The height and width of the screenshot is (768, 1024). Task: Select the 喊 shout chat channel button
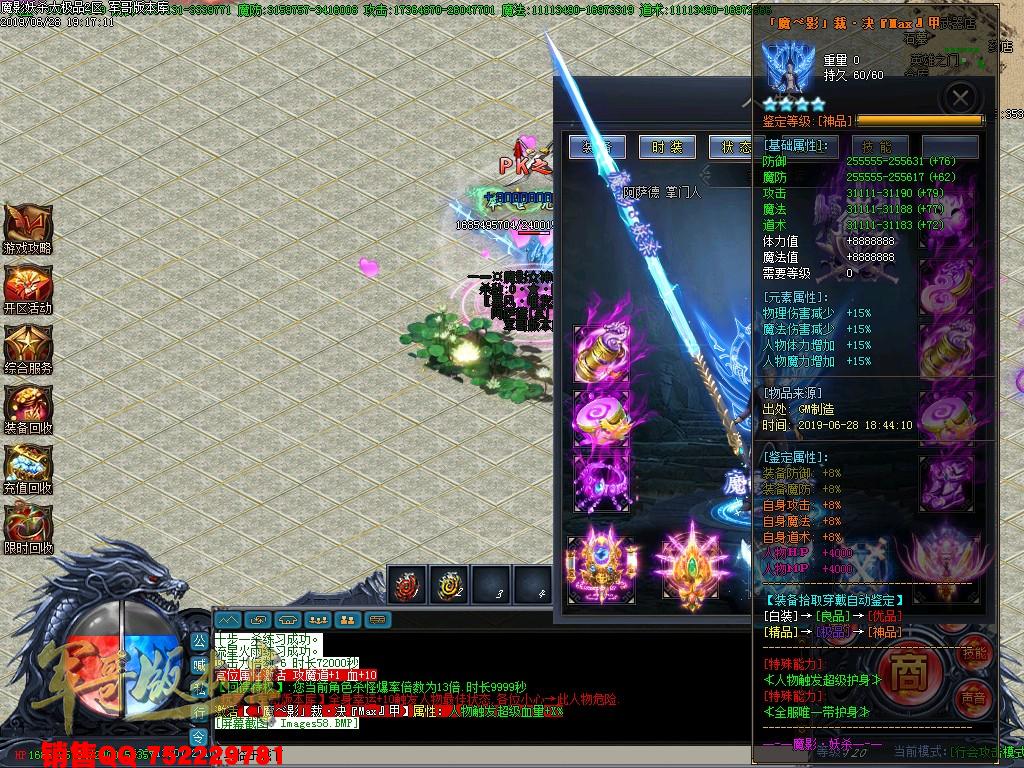(199, 663)
